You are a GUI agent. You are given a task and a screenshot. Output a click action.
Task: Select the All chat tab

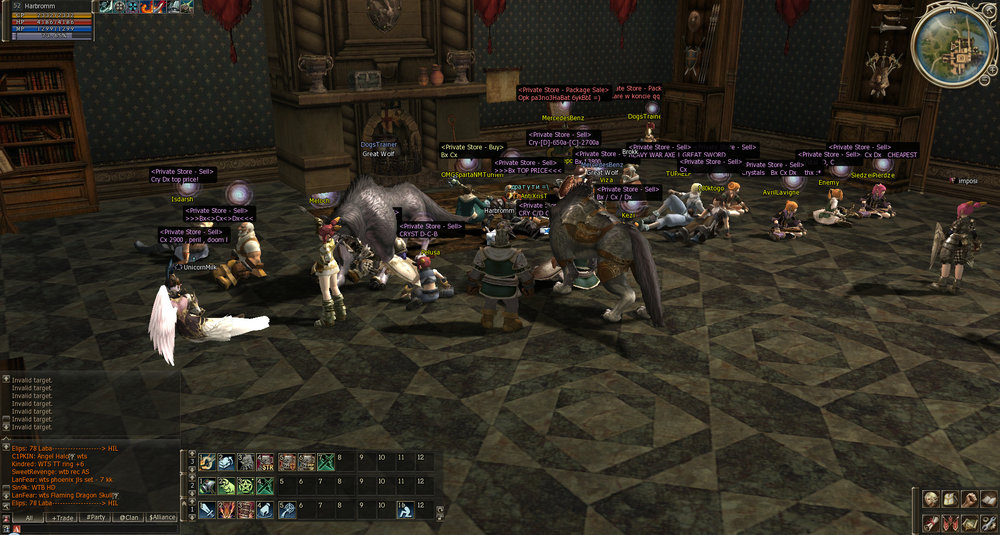tap(29, 518)
